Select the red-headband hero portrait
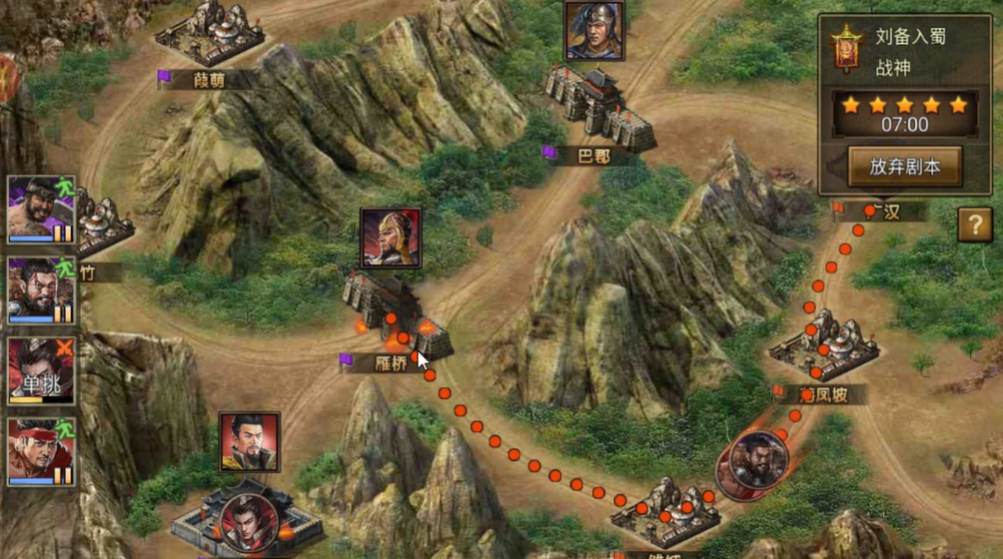Screen dimensions: 1003x559 41,451
